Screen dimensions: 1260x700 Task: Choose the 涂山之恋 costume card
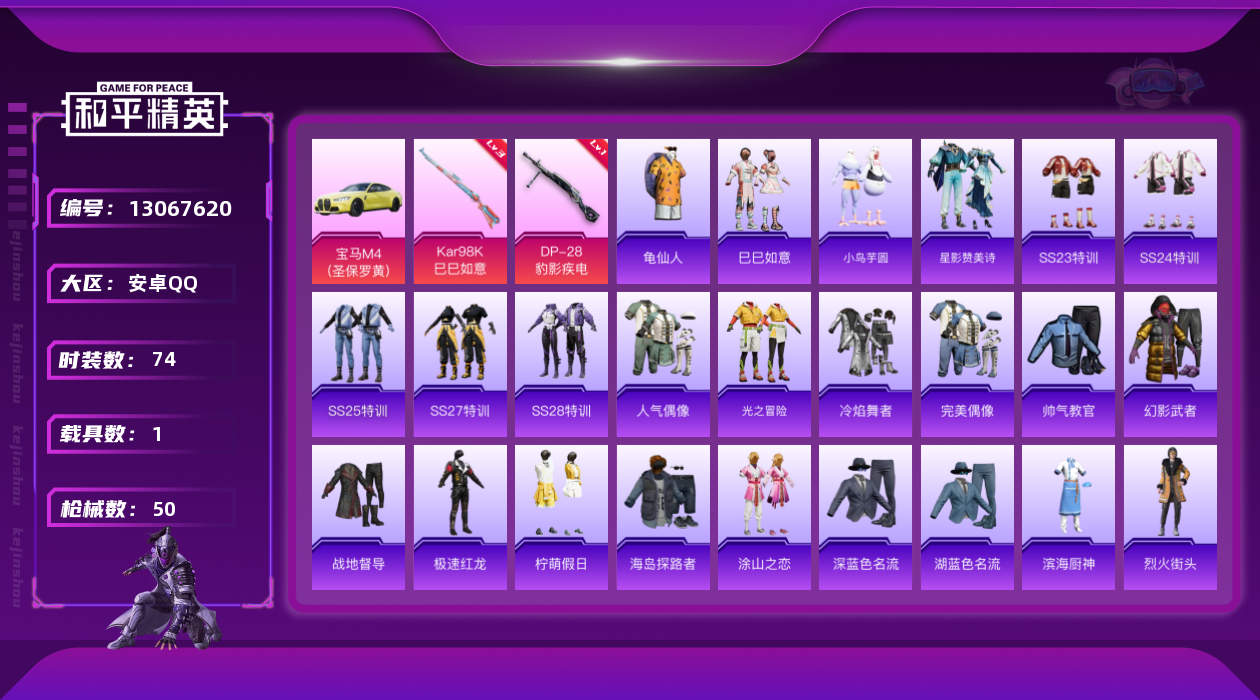[764, 517]
